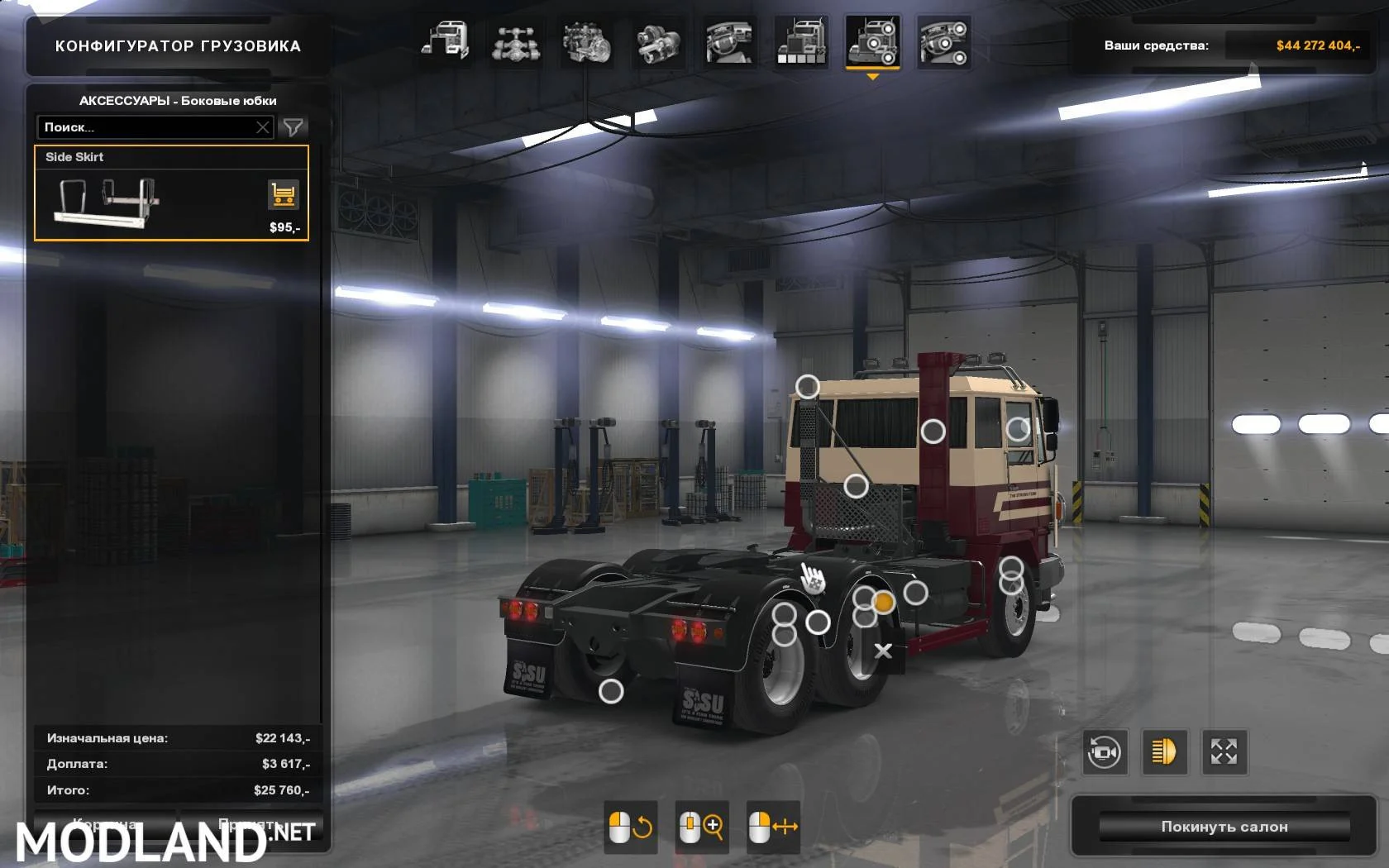The height and width of the screenshot is (868, 1389).
Task: Open the funnel filter options
Action: pos(293,127)
